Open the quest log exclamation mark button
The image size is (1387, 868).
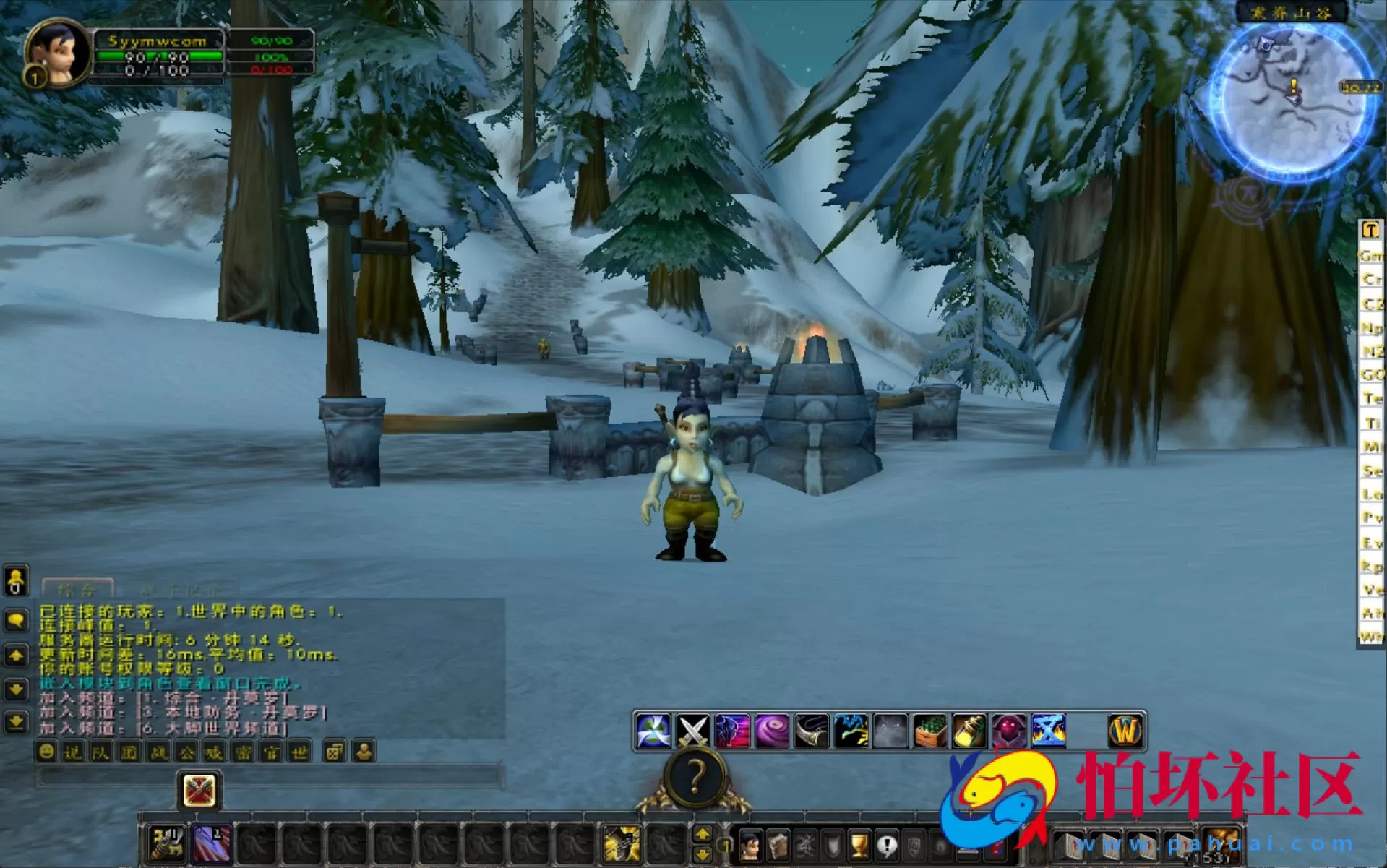(886, 845)
